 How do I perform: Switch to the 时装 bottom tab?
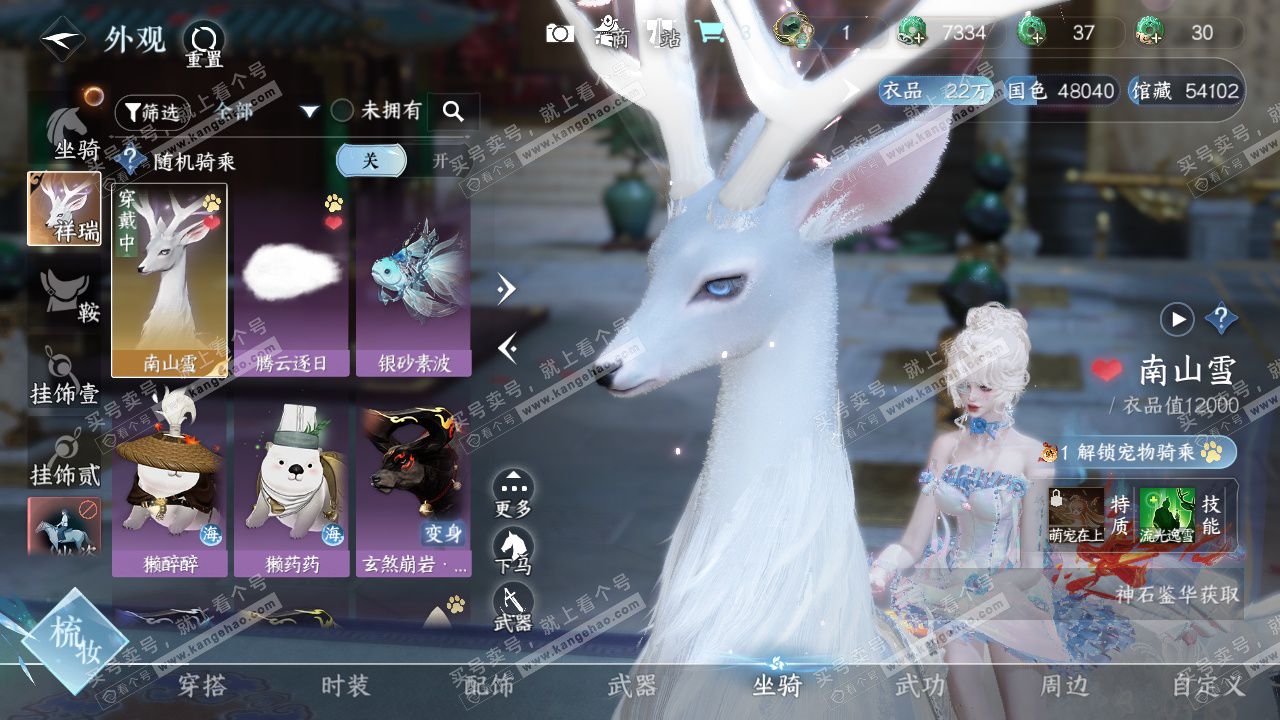click(x=345, y=686)
